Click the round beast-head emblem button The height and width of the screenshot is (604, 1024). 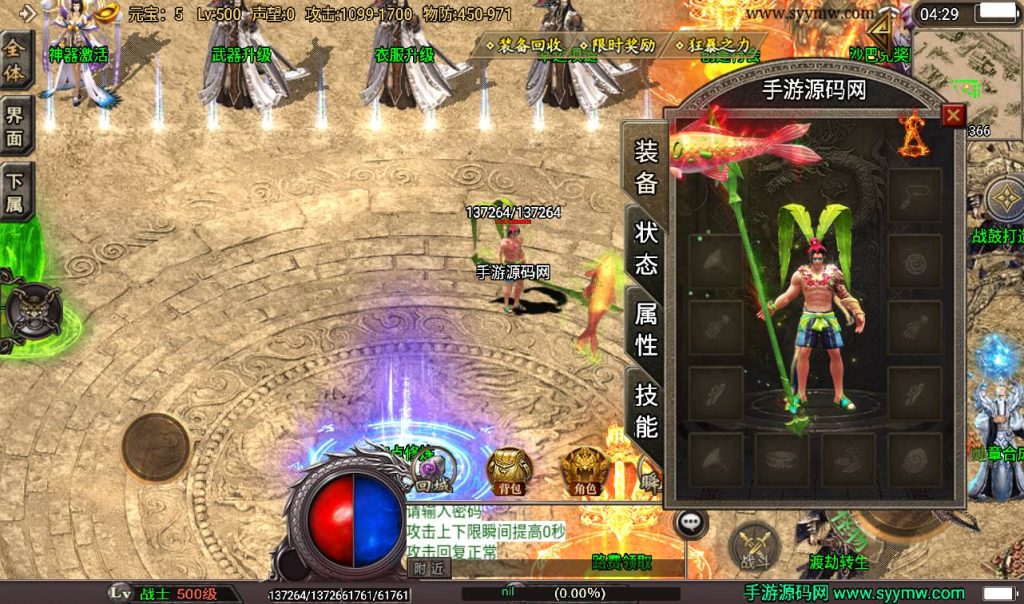pyautogui.click(x=30, y=310)
